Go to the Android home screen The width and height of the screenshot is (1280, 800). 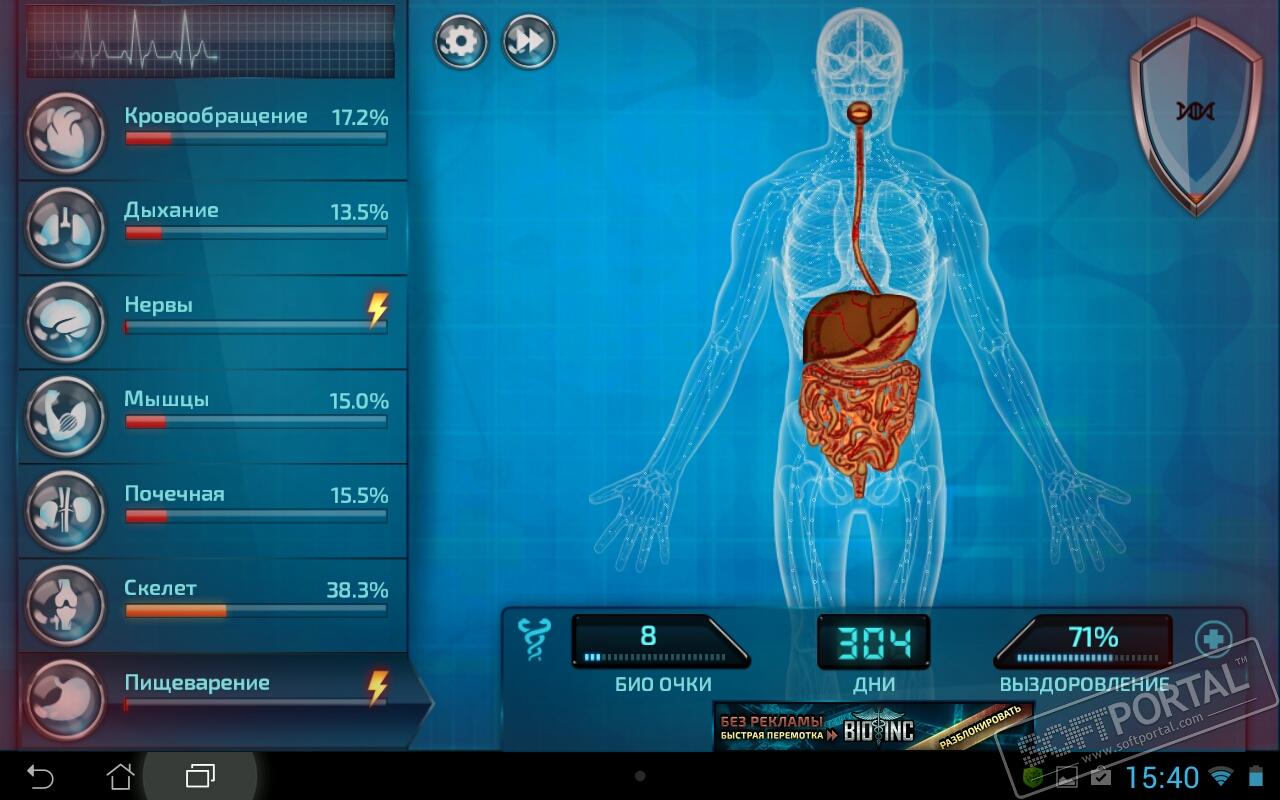(120, 776)
